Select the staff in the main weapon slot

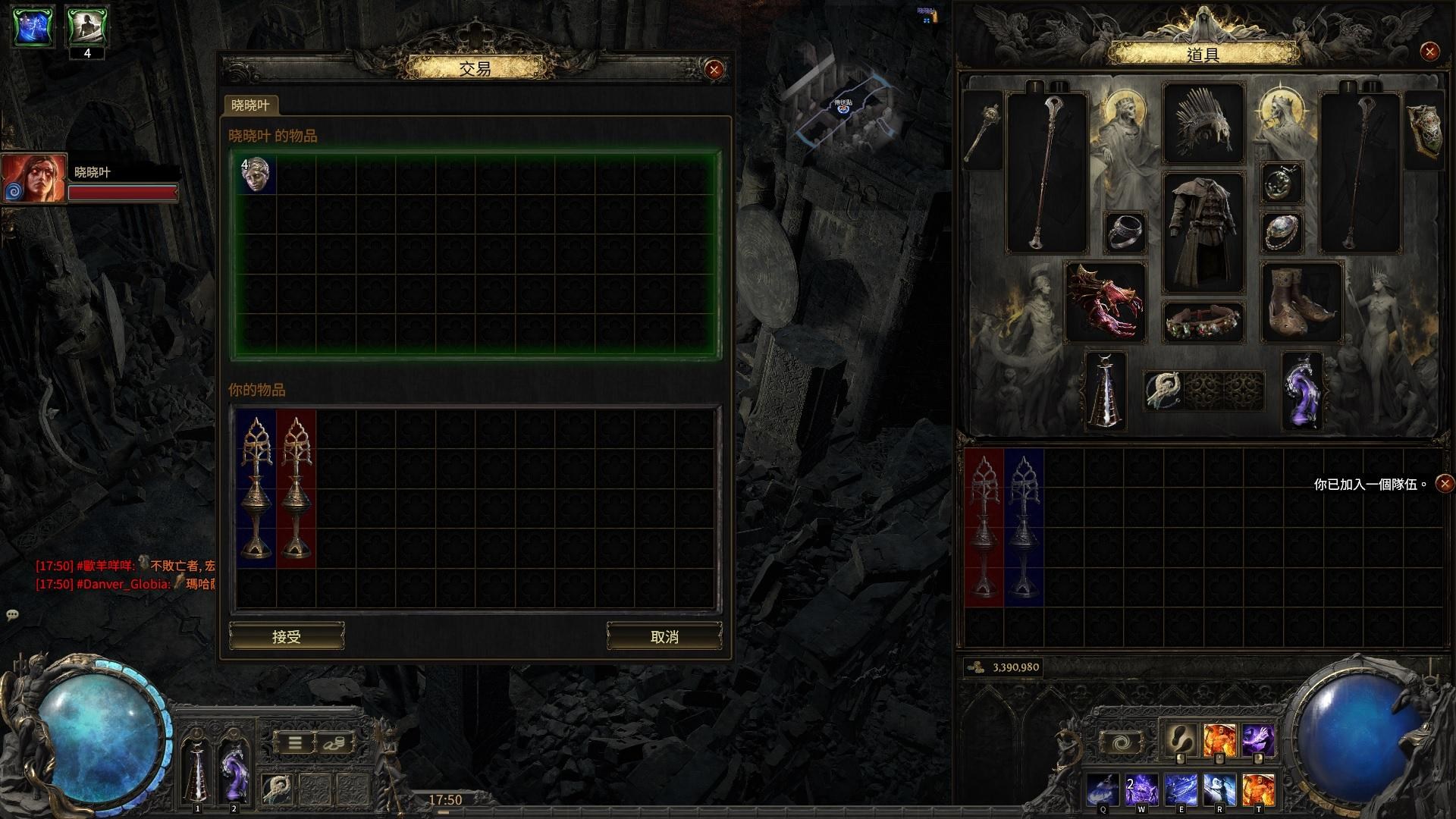coord(1046,173)
